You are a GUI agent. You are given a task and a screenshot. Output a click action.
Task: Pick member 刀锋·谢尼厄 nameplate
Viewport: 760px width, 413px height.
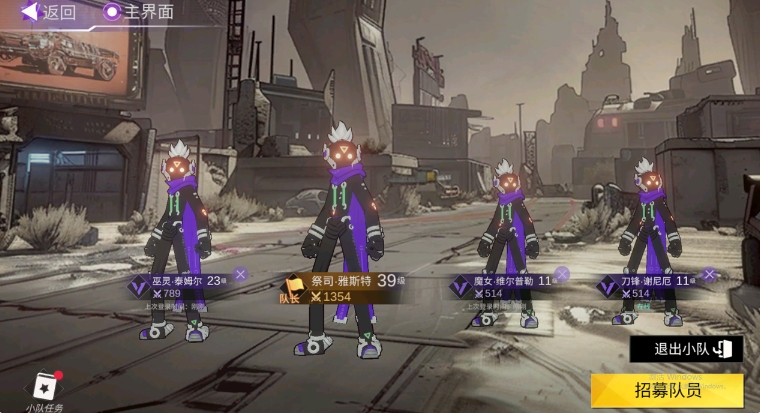click(650, 287)
